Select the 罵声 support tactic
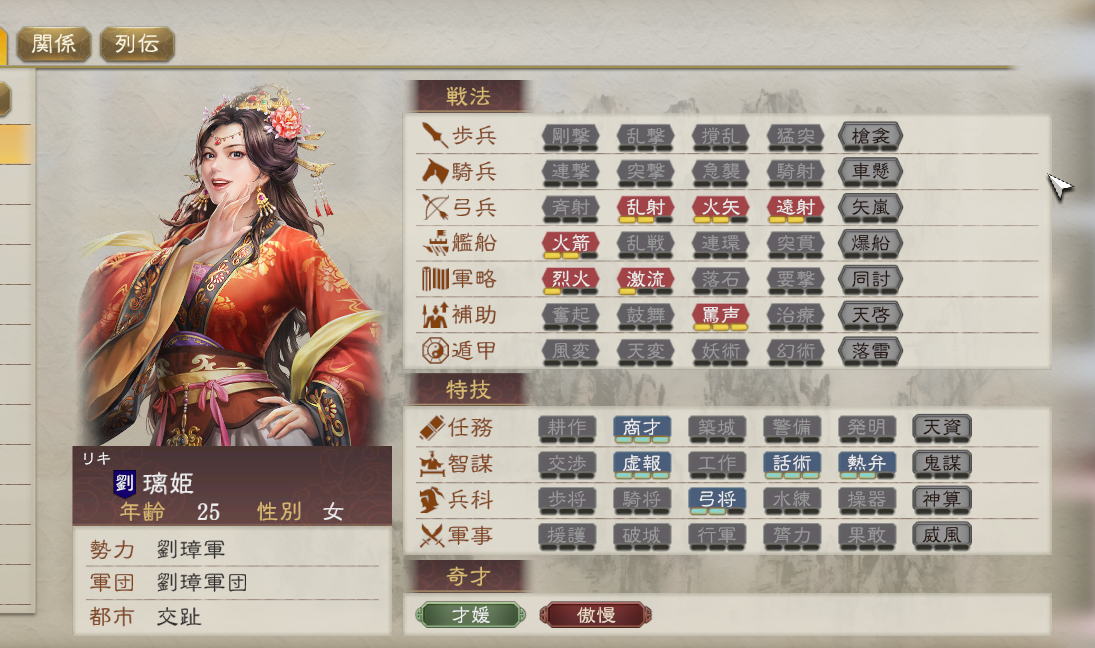1095x648 pixels. [720, 315]
